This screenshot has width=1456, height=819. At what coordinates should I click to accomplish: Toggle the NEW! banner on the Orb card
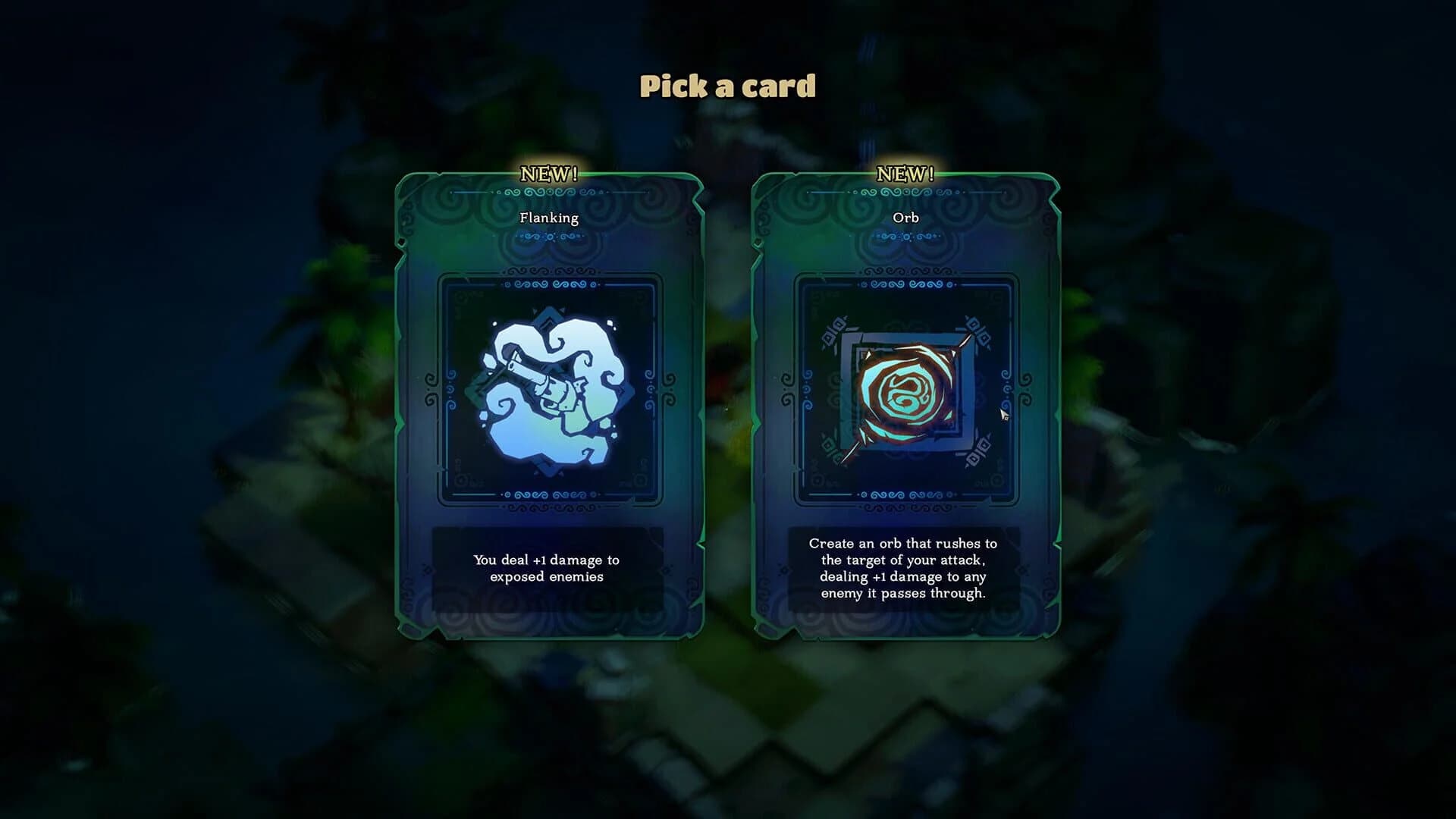(x=903, y=171)
